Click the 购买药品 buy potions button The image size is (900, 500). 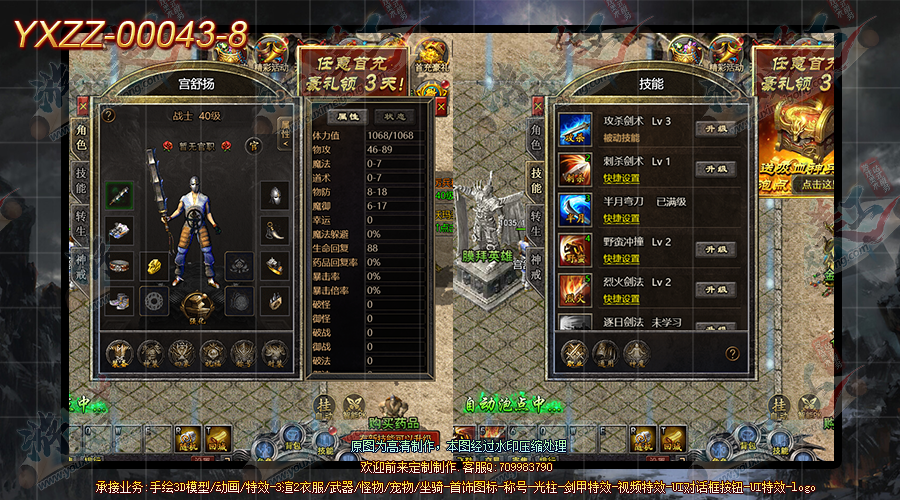[394, 422]
